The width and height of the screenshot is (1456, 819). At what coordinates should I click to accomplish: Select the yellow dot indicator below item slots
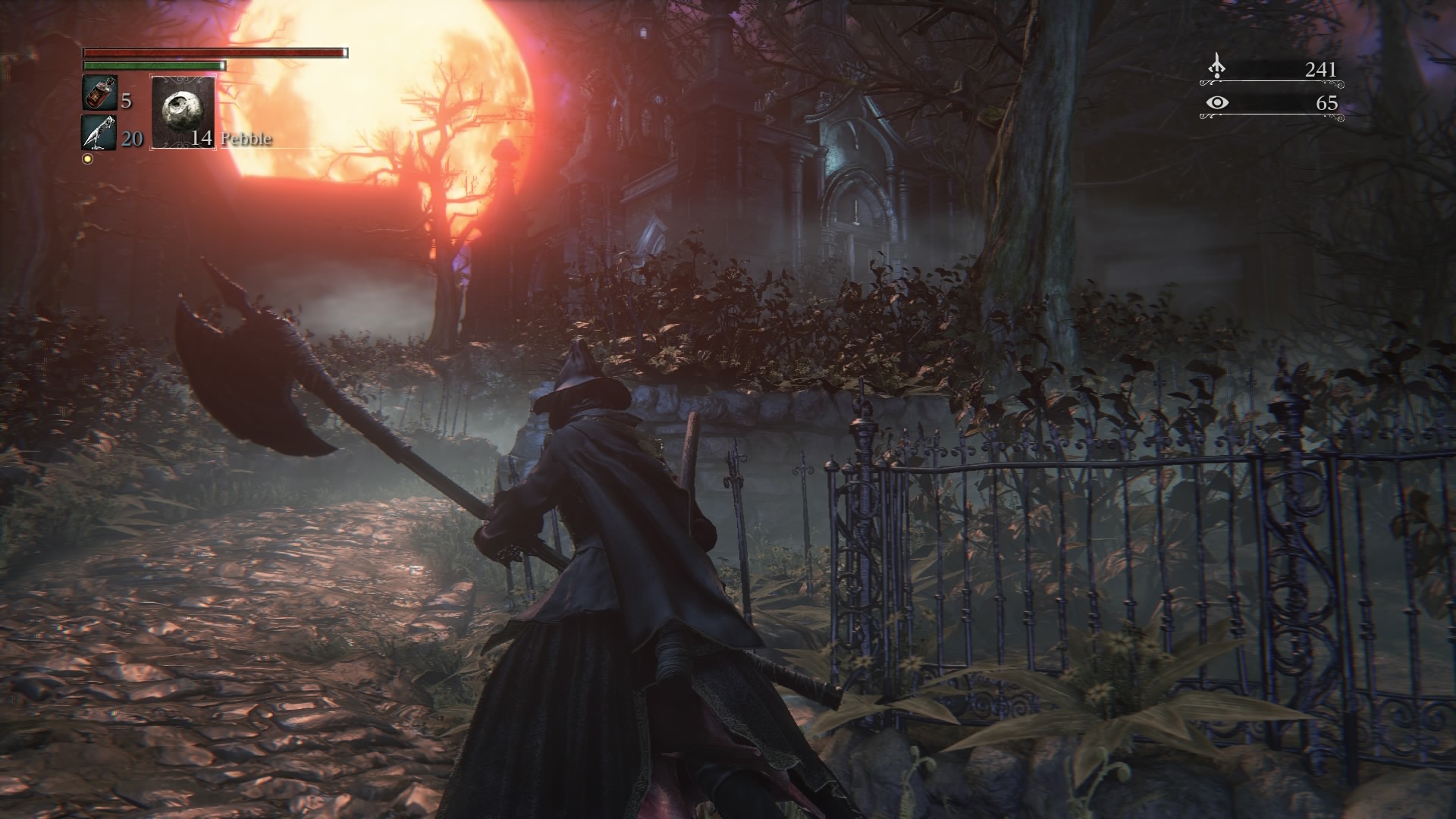(x=89, y=158)
